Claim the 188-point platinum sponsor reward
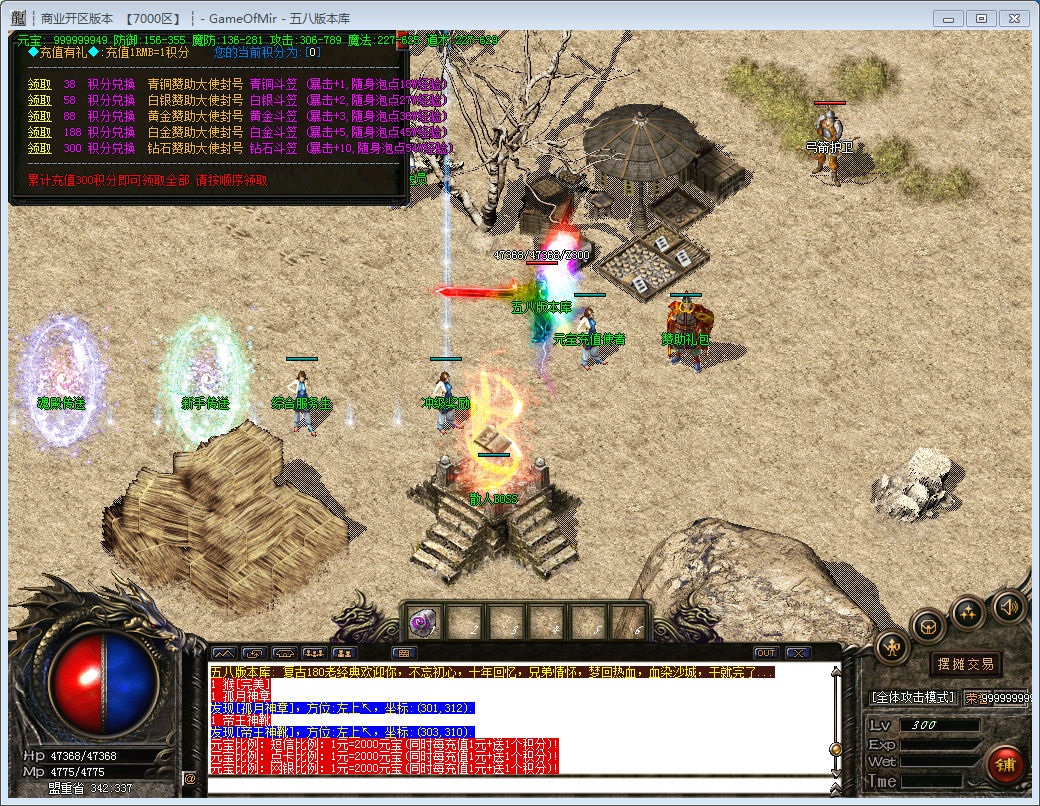This screenshot has height=806, width=1040. (x=39, y=131)
